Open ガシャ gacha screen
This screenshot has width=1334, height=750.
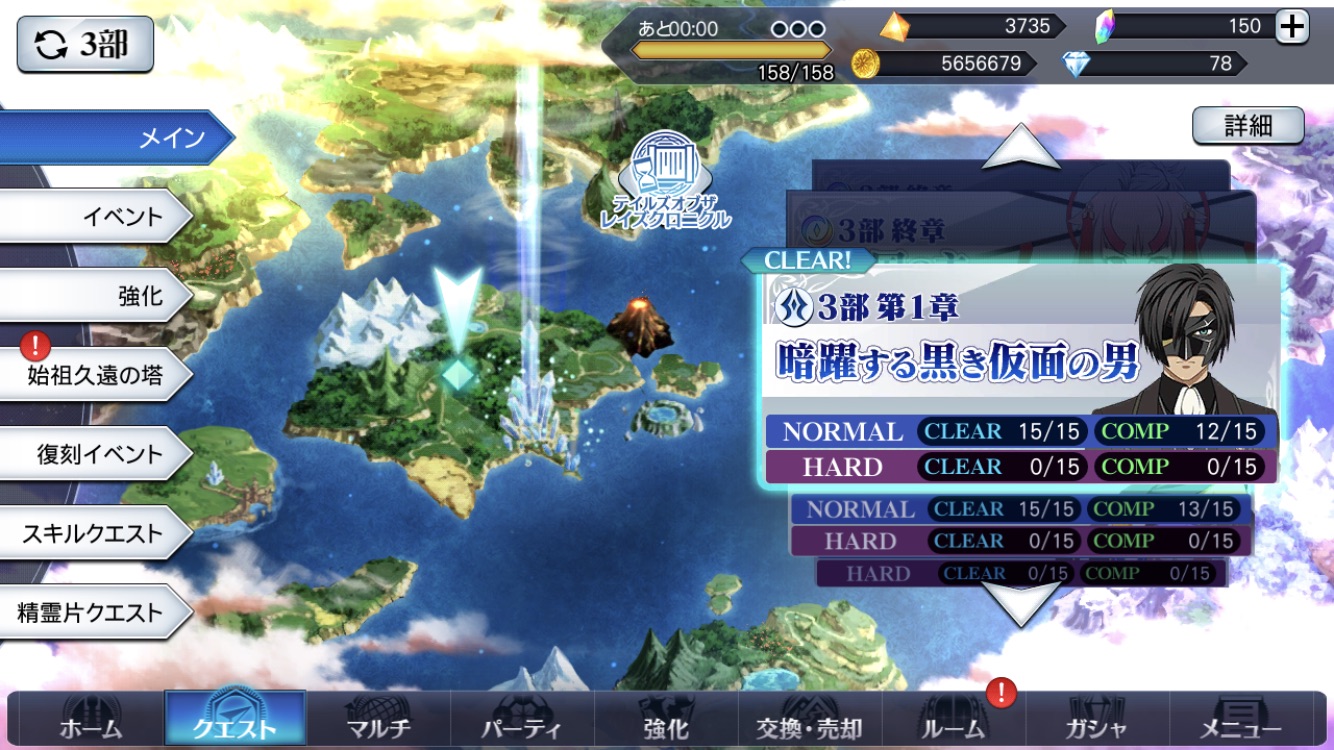[1098, 725]
